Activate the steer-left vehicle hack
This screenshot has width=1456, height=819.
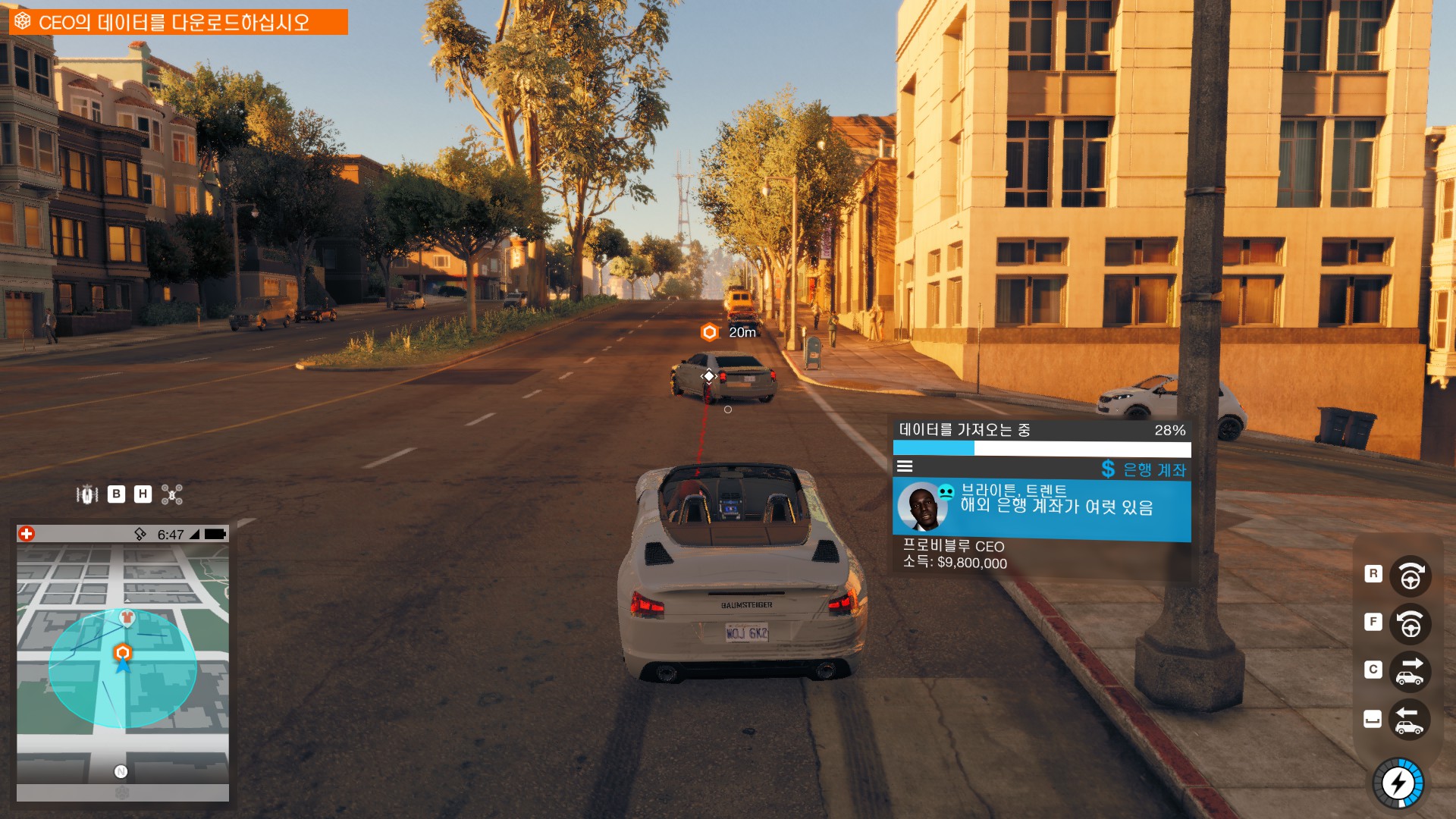(x=1410, y=624)
